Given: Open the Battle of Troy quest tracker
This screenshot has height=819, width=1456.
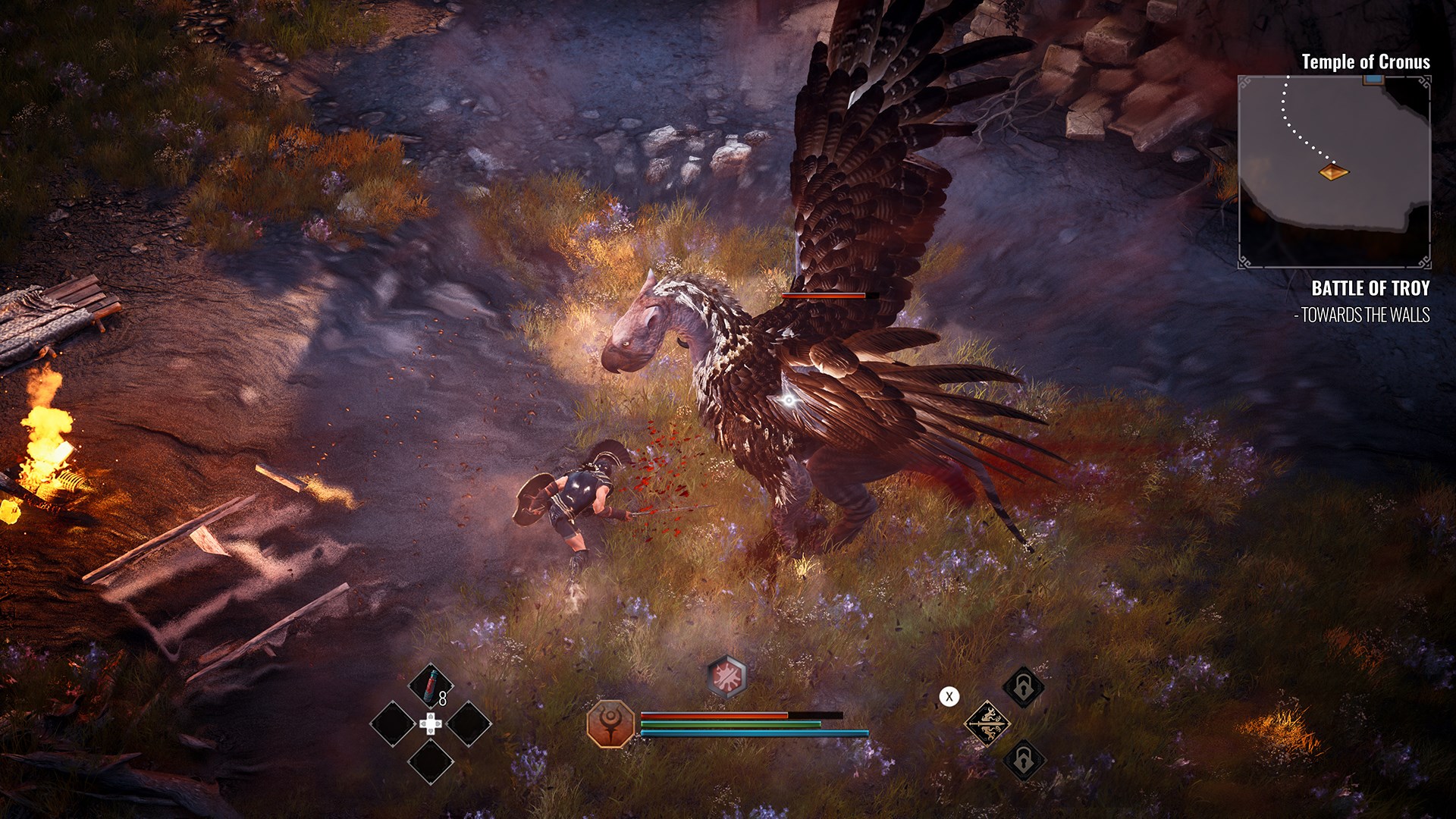Looking at the screenshot, I should (1370, 288).
